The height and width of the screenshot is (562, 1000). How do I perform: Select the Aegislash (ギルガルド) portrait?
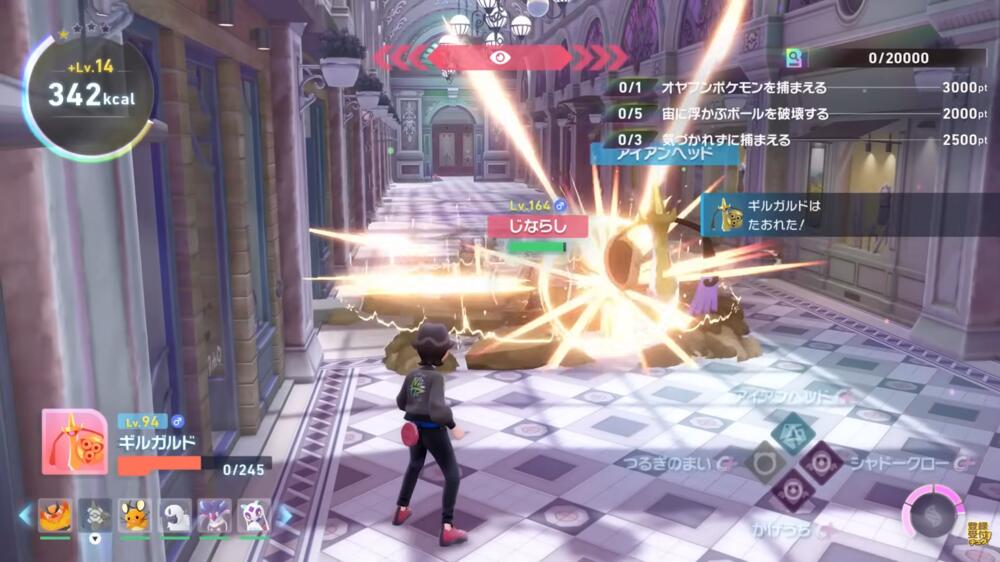74,442
